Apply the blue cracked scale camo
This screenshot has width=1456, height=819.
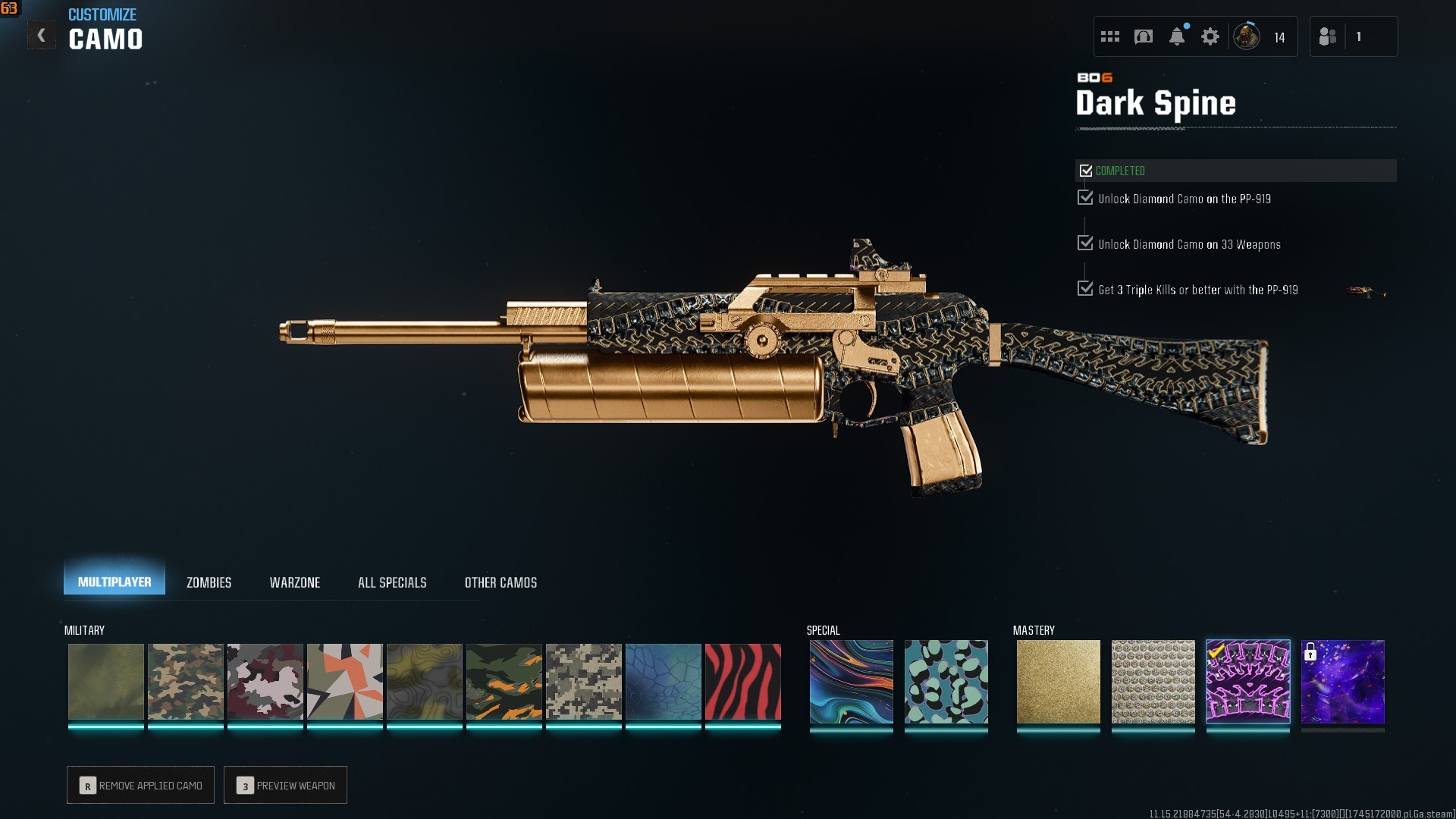click(663, 682)
